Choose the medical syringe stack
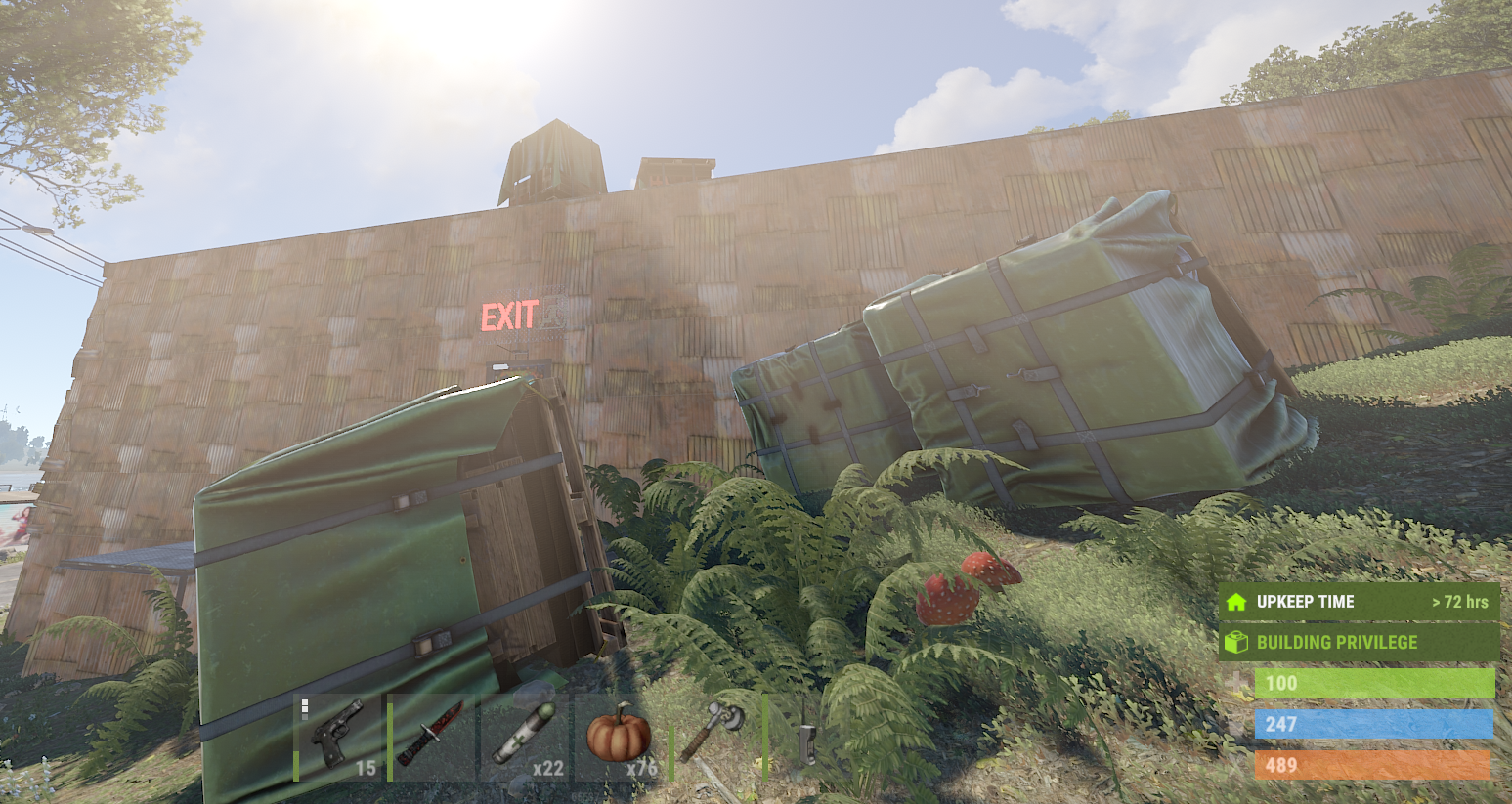The width and height of the screenshot is (1512, 804). pos(525,738)
